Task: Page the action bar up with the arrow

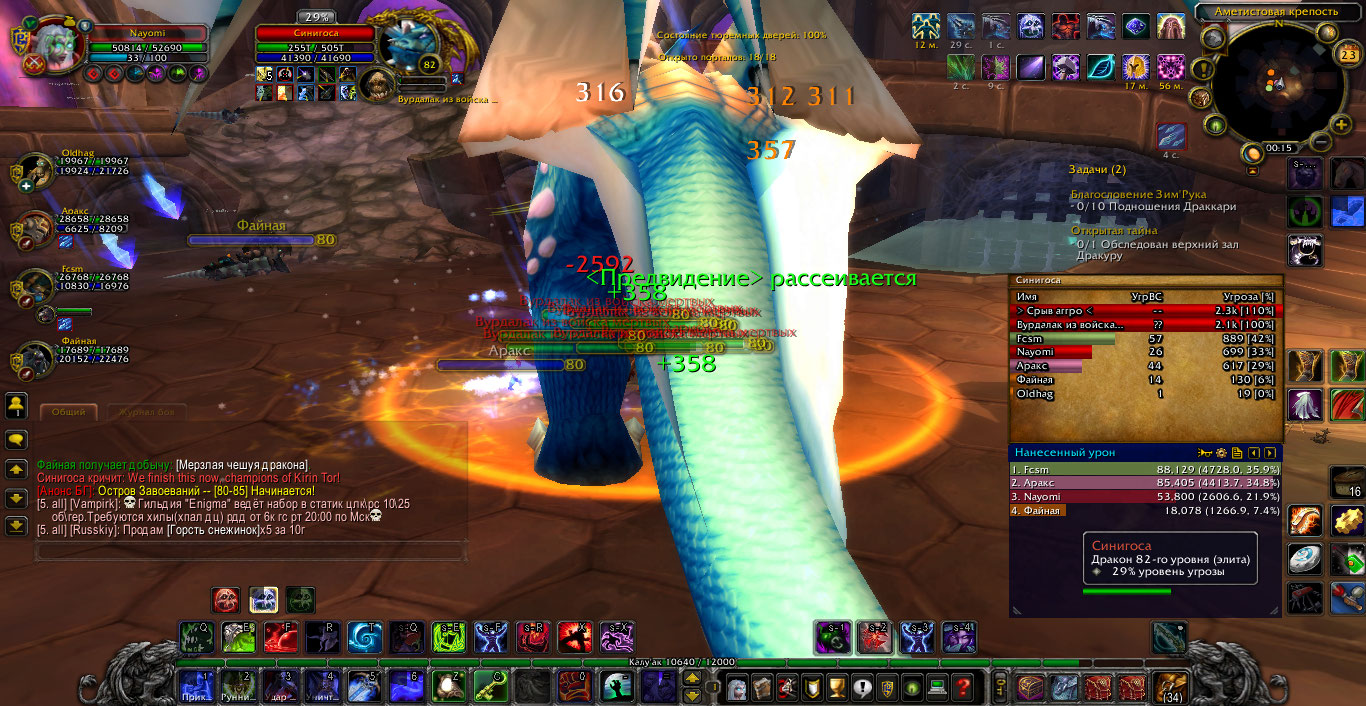Action: (691, 678)
